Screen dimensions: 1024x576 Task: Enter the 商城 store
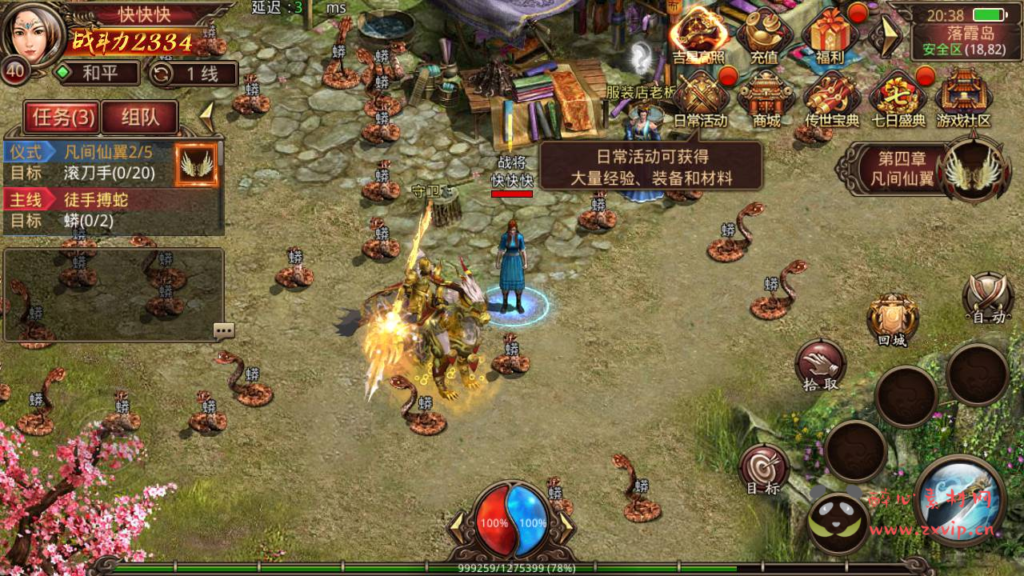click(x=766, y=100)
